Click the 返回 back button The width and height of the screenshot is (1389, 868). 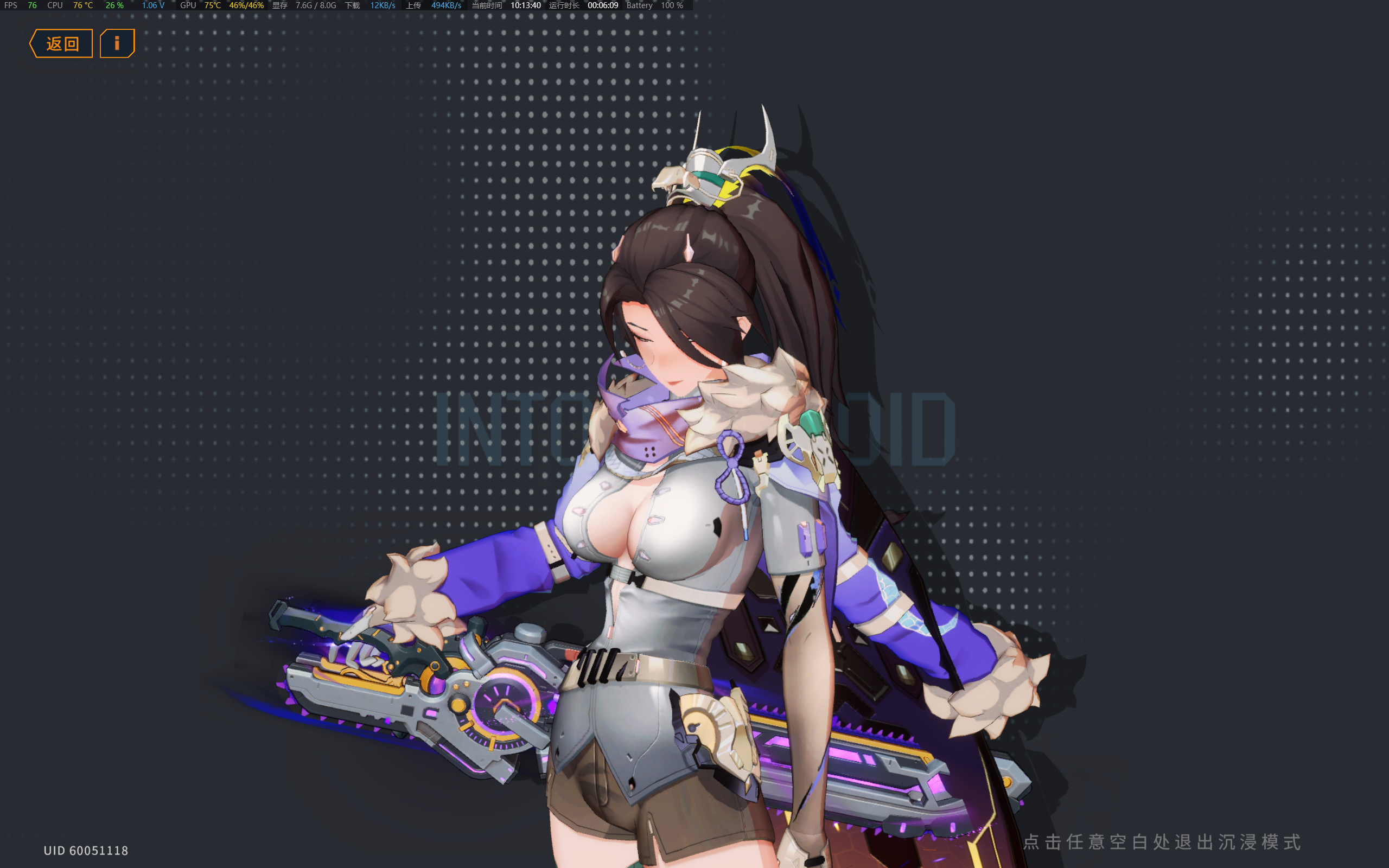click(61, 42)
